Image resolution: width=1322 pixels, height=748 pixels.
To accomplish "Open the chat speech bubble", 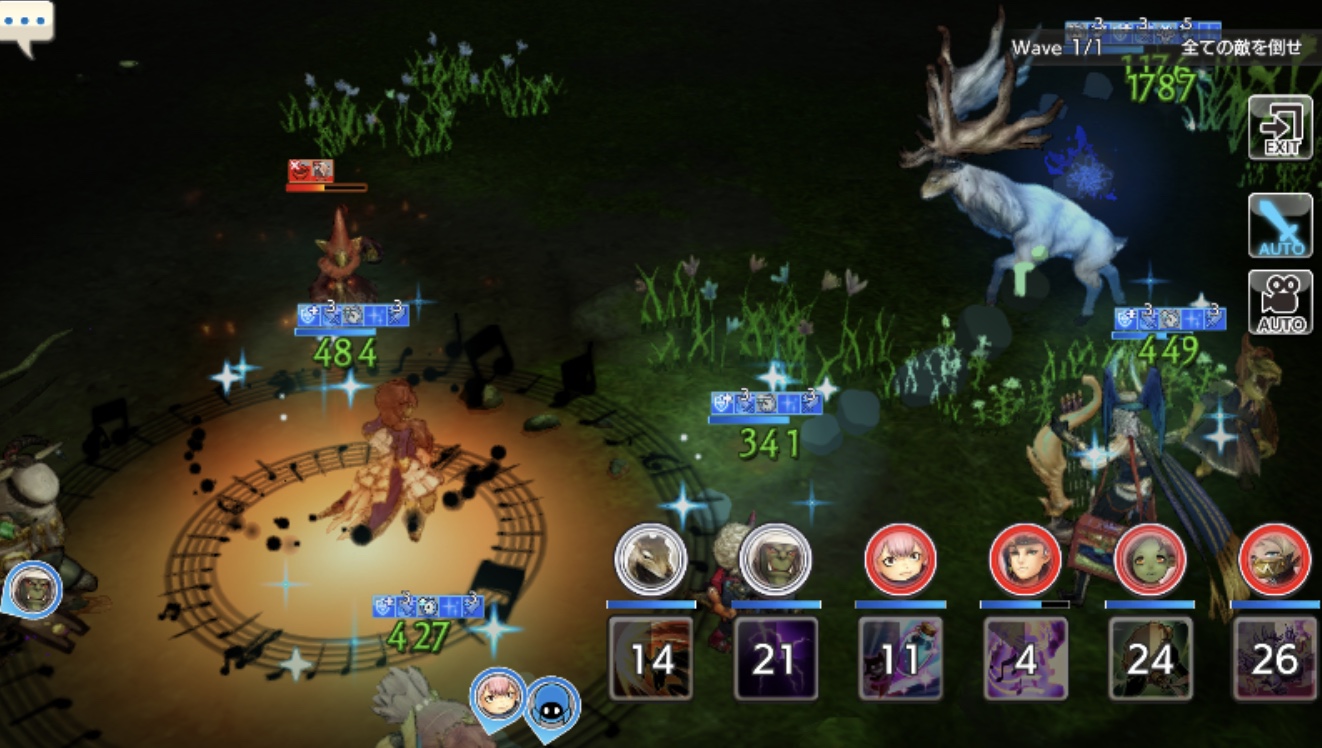I will (26, 24).
